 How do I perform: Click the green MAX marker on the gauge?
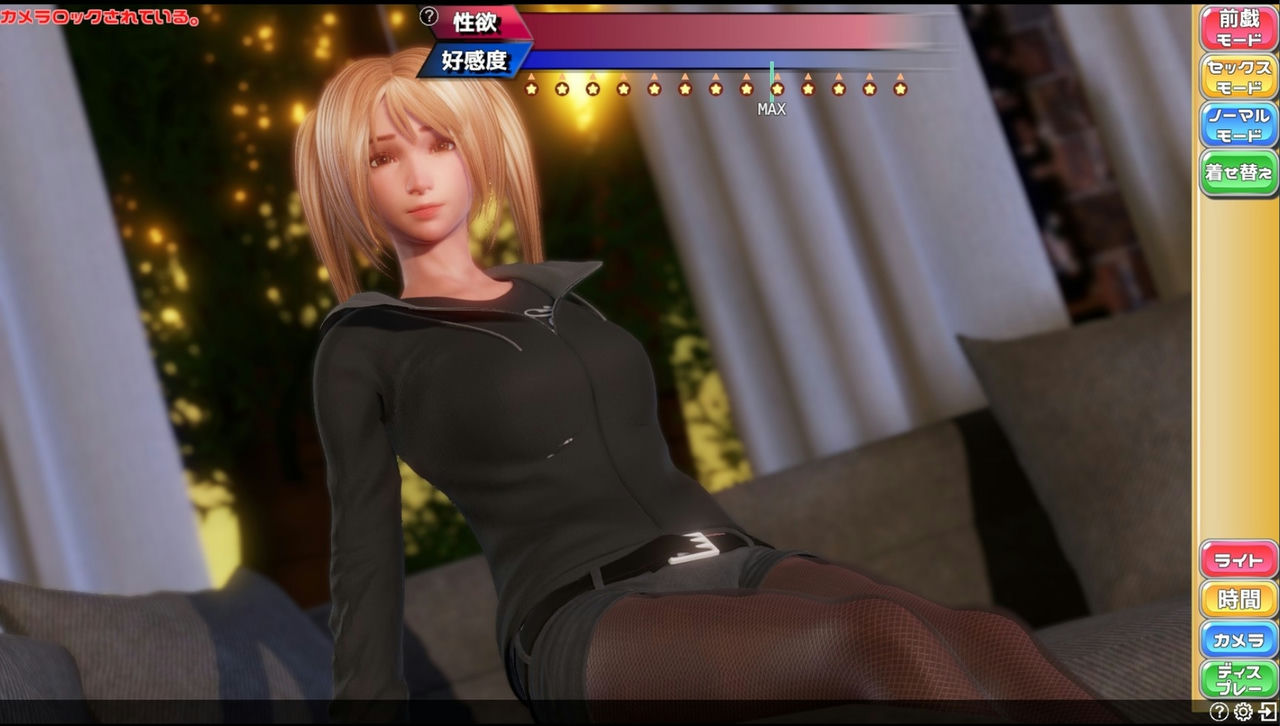pos(772,62)
